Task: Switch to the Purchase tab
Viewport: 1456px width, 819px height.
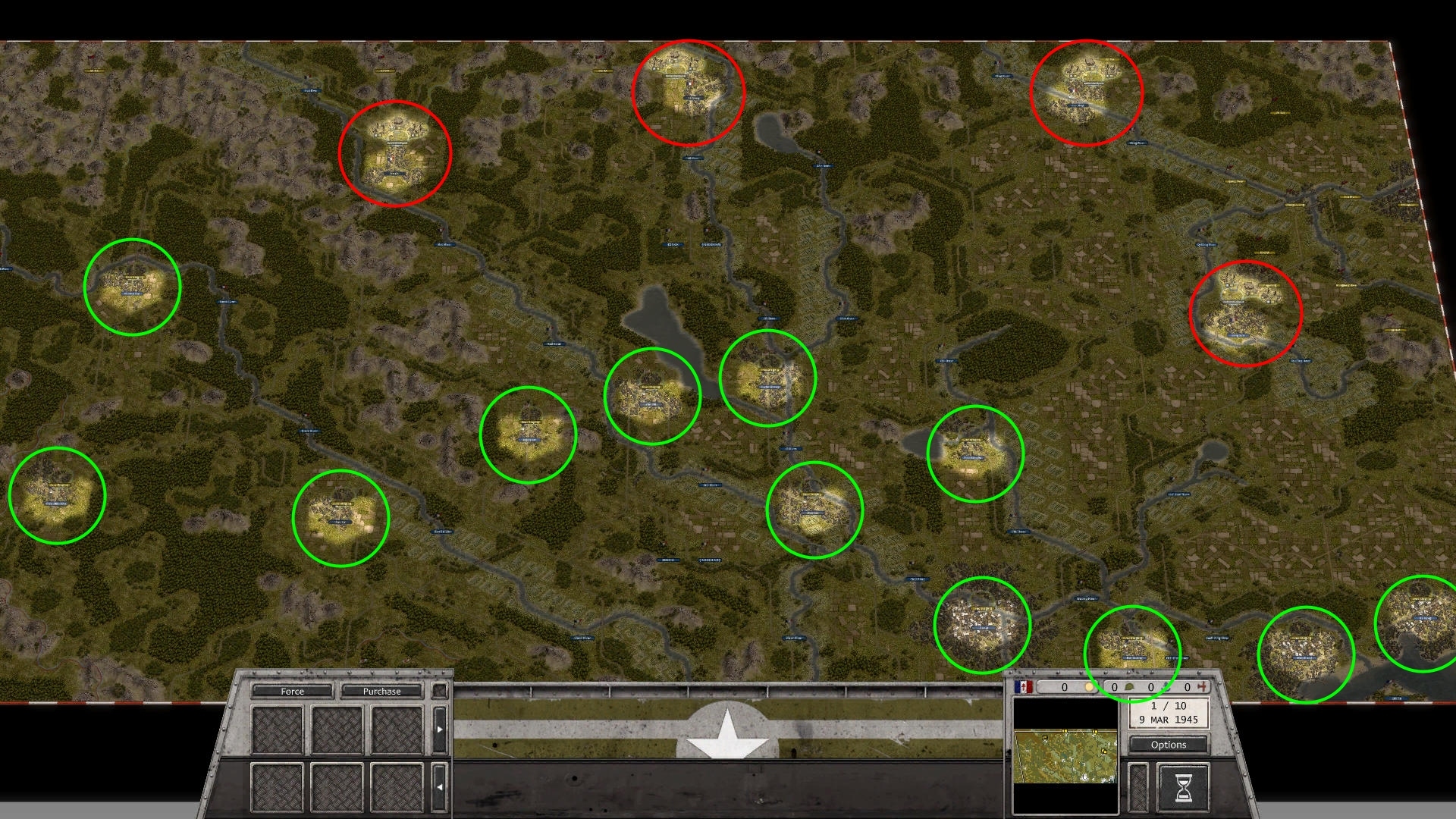Action: point(381,692)
